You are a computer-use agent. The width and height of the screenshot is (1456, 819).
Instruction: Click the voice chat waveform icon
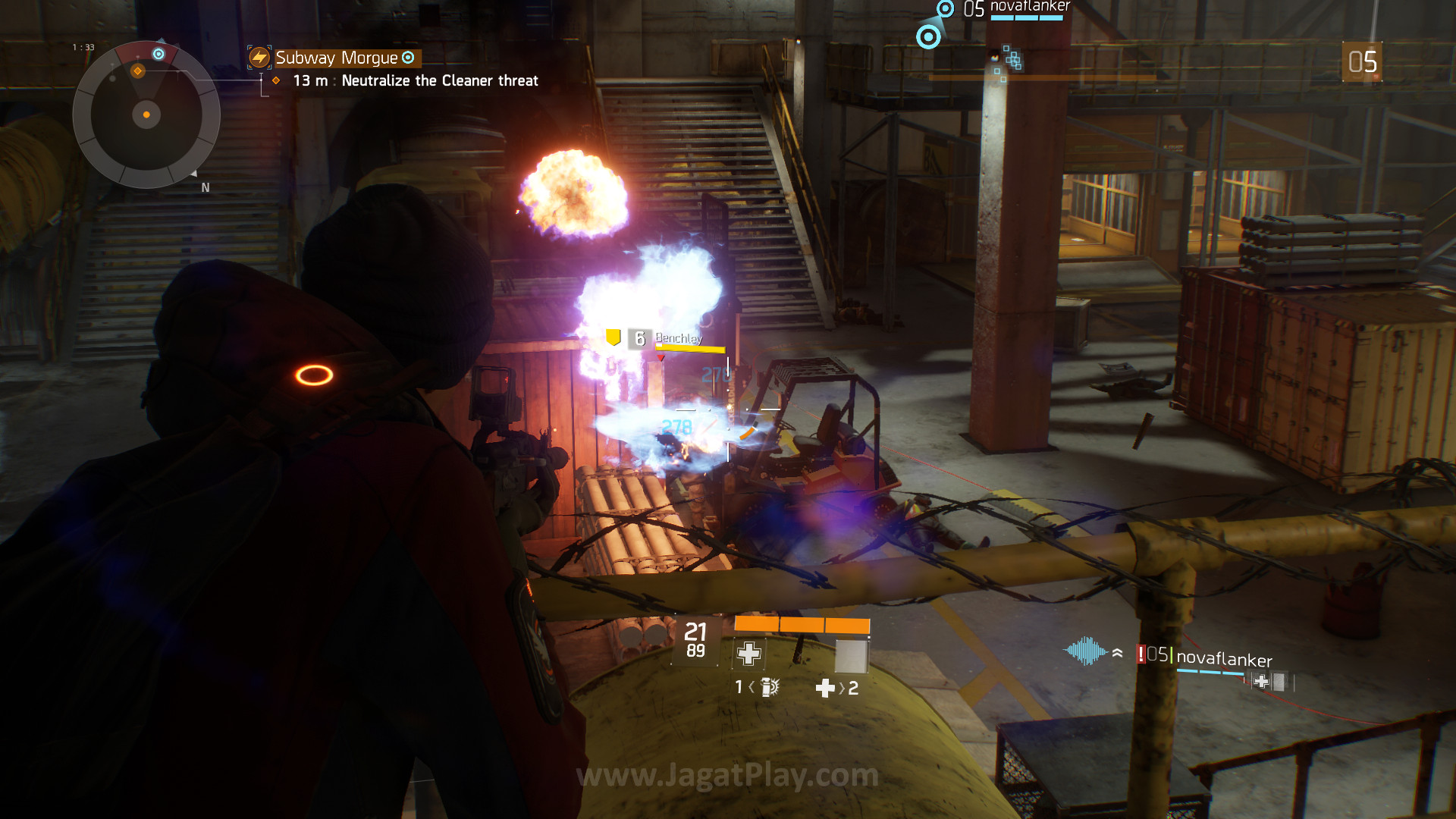pos(1086,651)
